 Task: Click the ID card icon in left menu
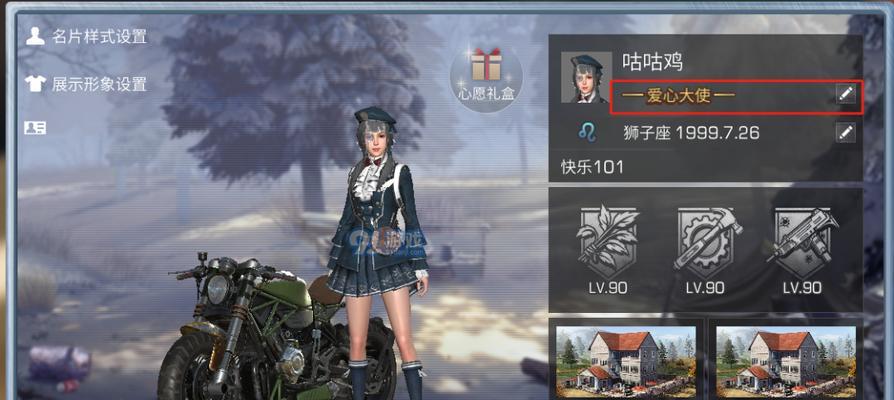pos(35,127)
